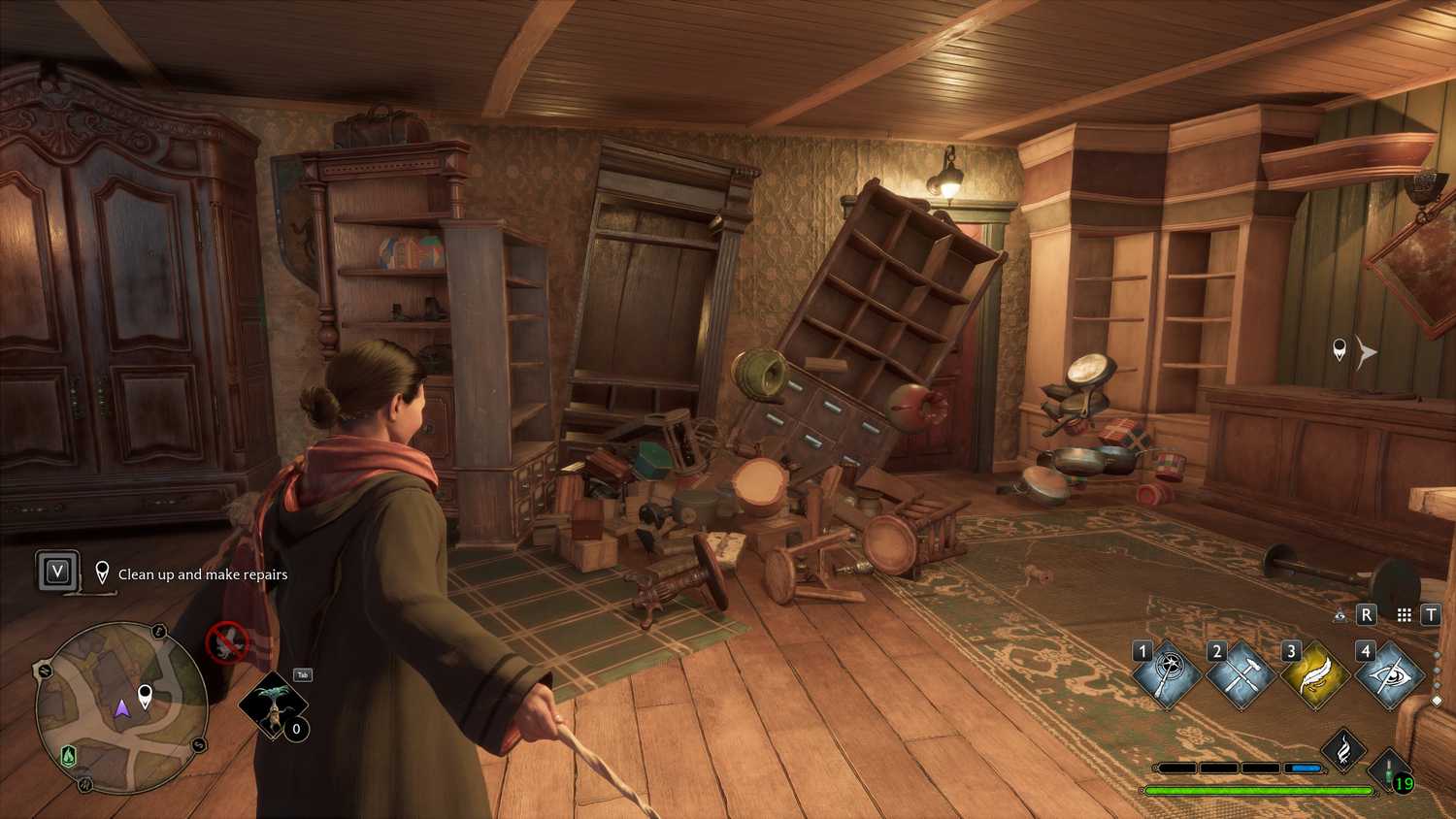The height and width of the screenshot is (819, 1456).
Task: Expand spell sets with the R key button
Action: point(1366,615)
